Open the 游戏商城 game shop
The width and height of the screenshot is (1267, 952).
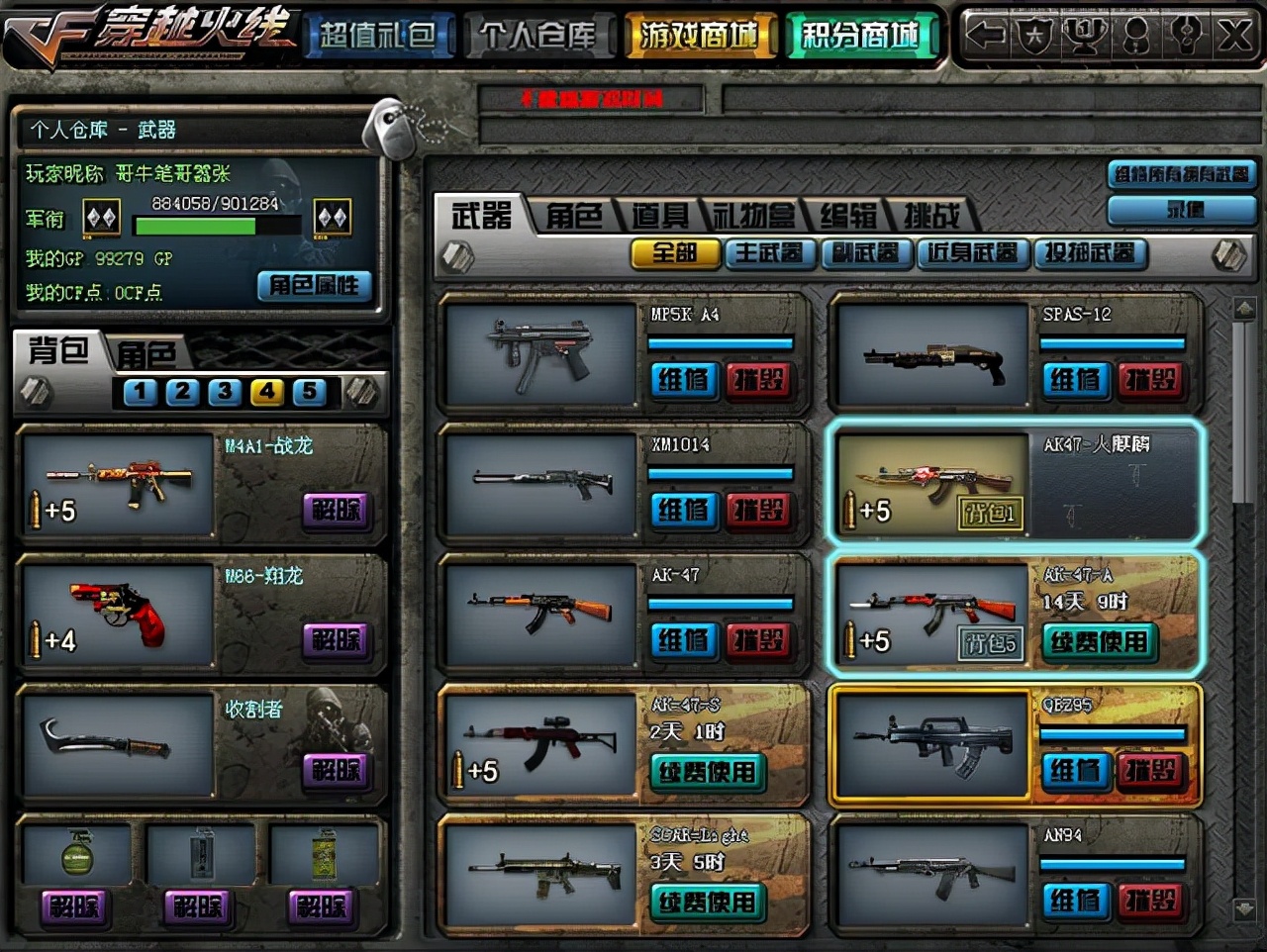[698, 37]
